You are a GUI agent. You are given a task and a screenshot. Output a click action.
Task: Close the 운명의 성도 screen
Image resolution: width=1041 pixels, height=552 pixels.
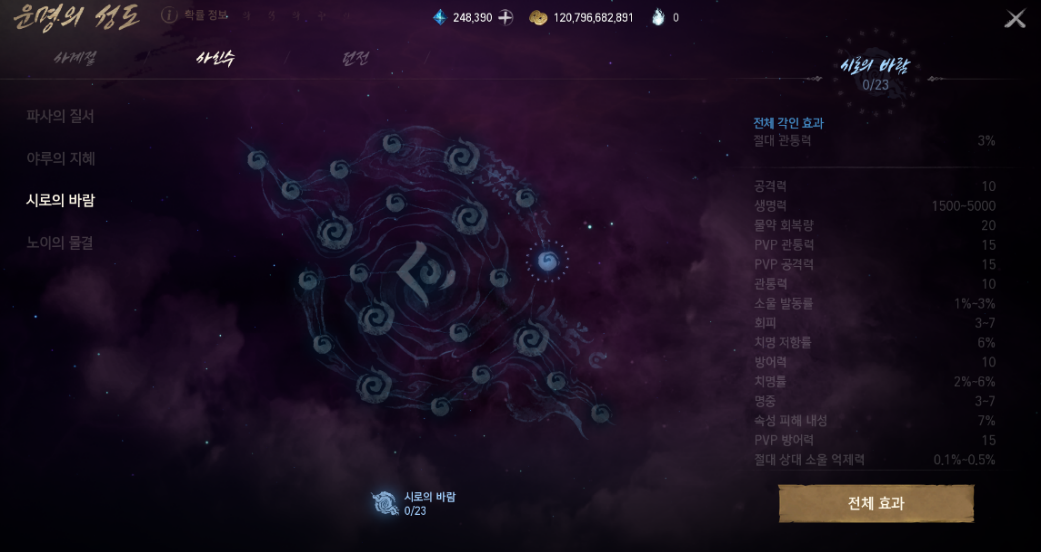(1015, 19)
